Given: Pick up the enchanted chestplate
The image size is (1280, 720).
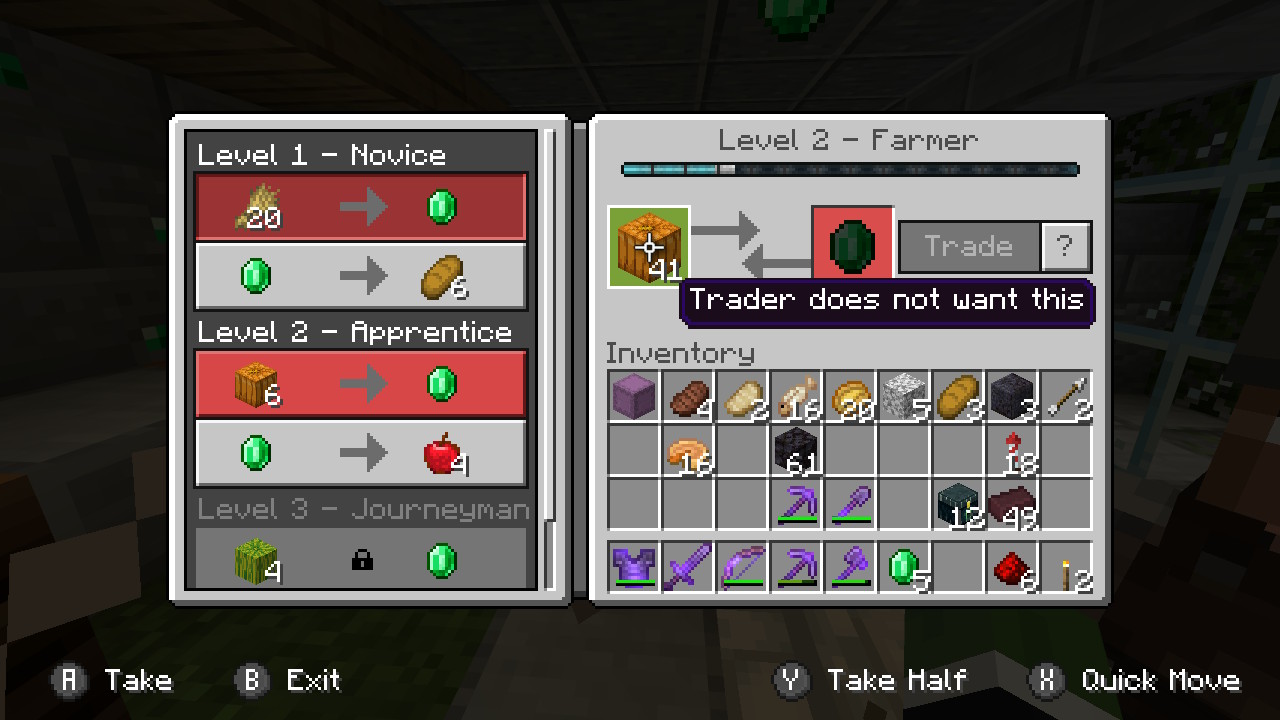Looking at the screenshot, I should [x=634, y=568].
